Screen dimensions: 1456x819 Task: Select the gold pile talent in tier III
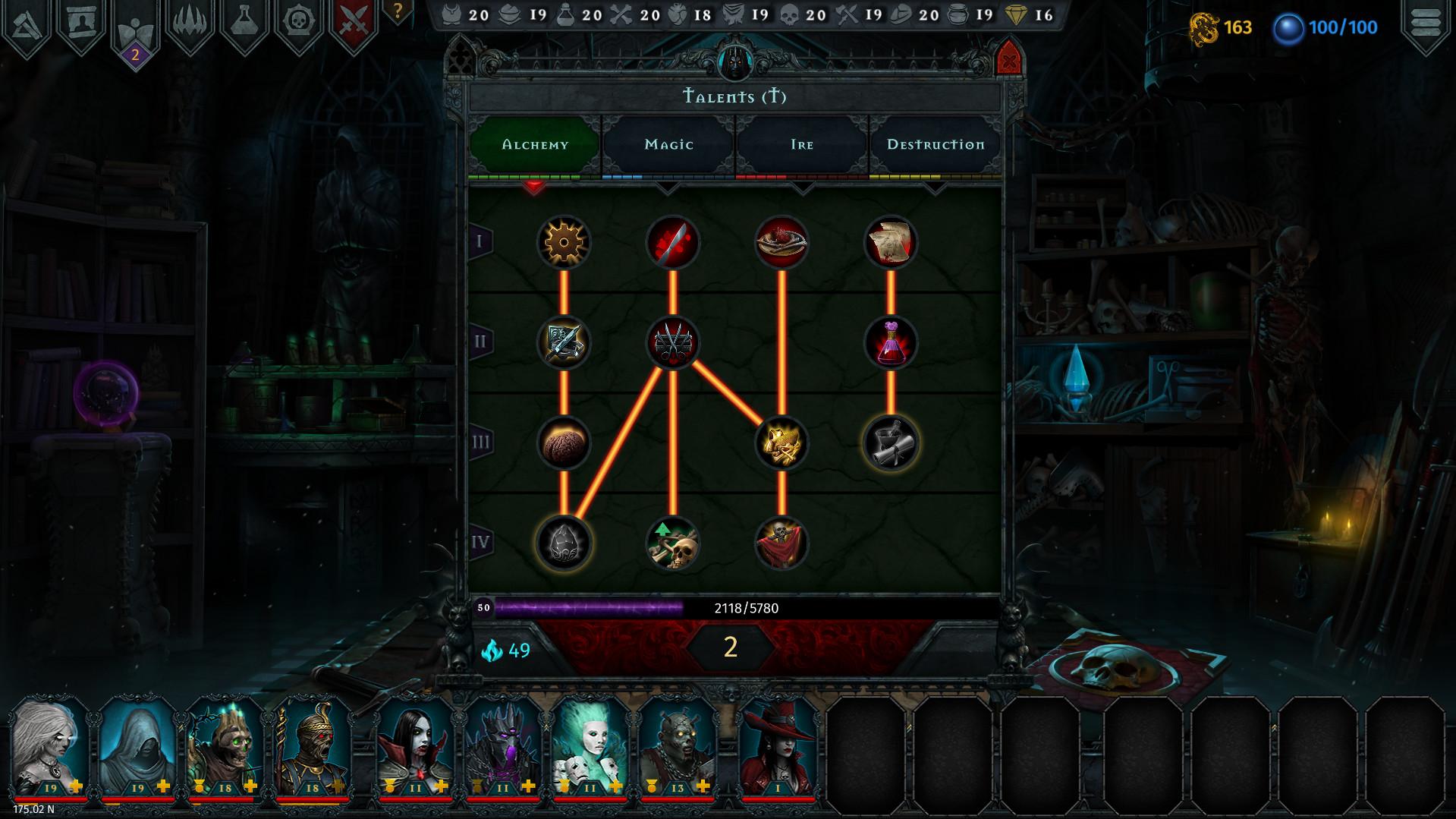(781, 443)
